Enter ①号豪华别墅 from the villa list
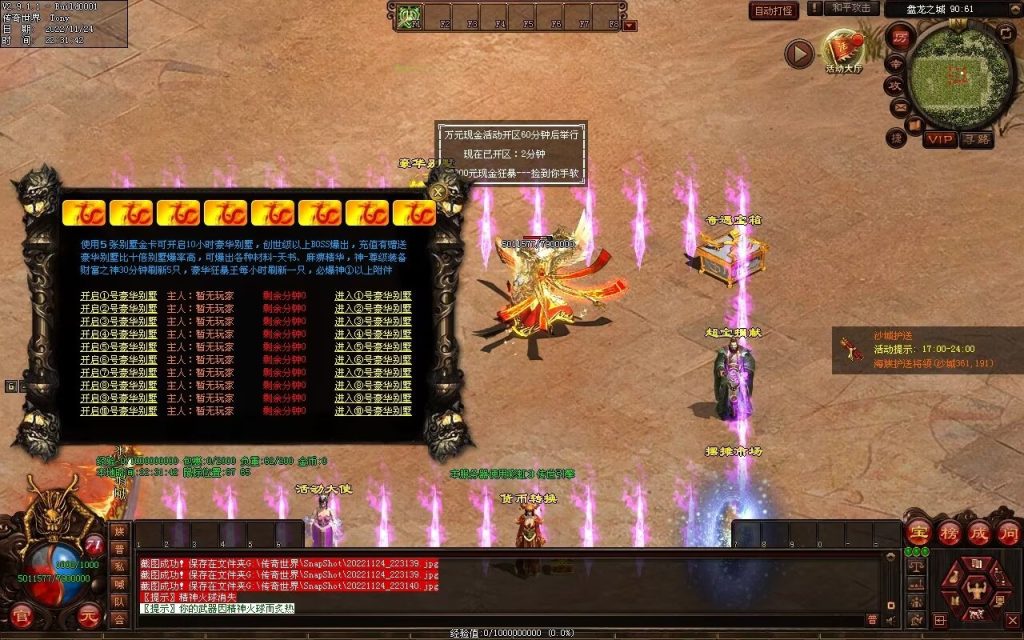Viewport: 1024px width, 640px height. [372, 296]
